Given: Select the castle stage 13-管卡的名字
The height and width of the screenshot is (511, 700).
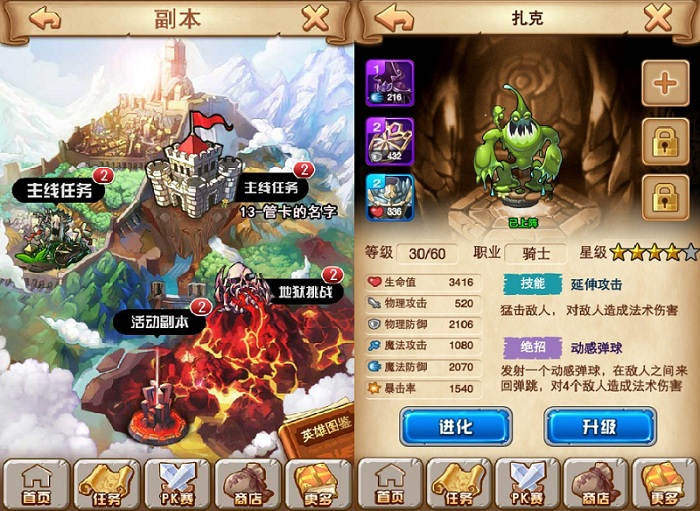Looking at the screenshot, I should 195,170.
